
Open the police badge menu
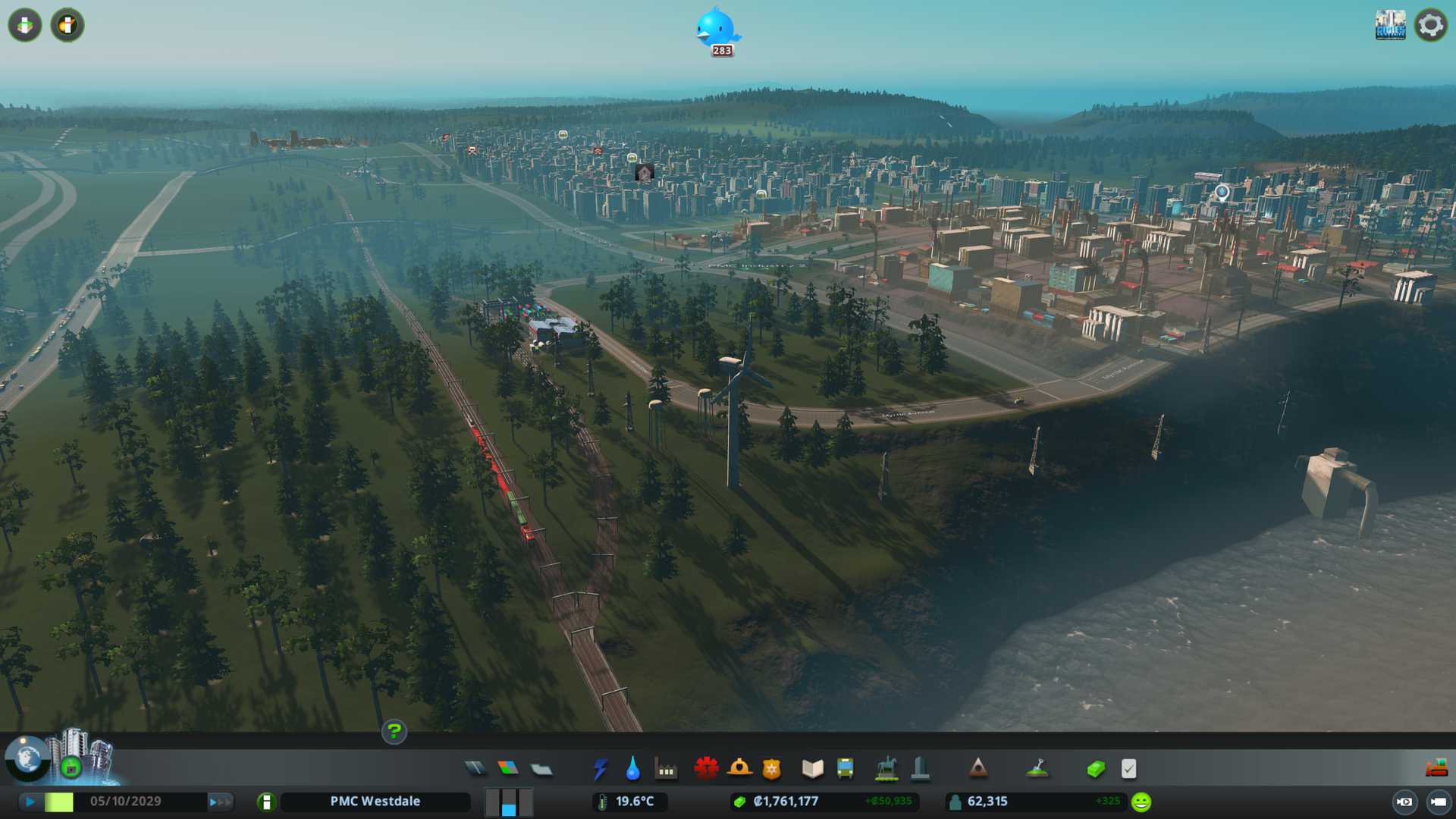(x=772, y=769)
